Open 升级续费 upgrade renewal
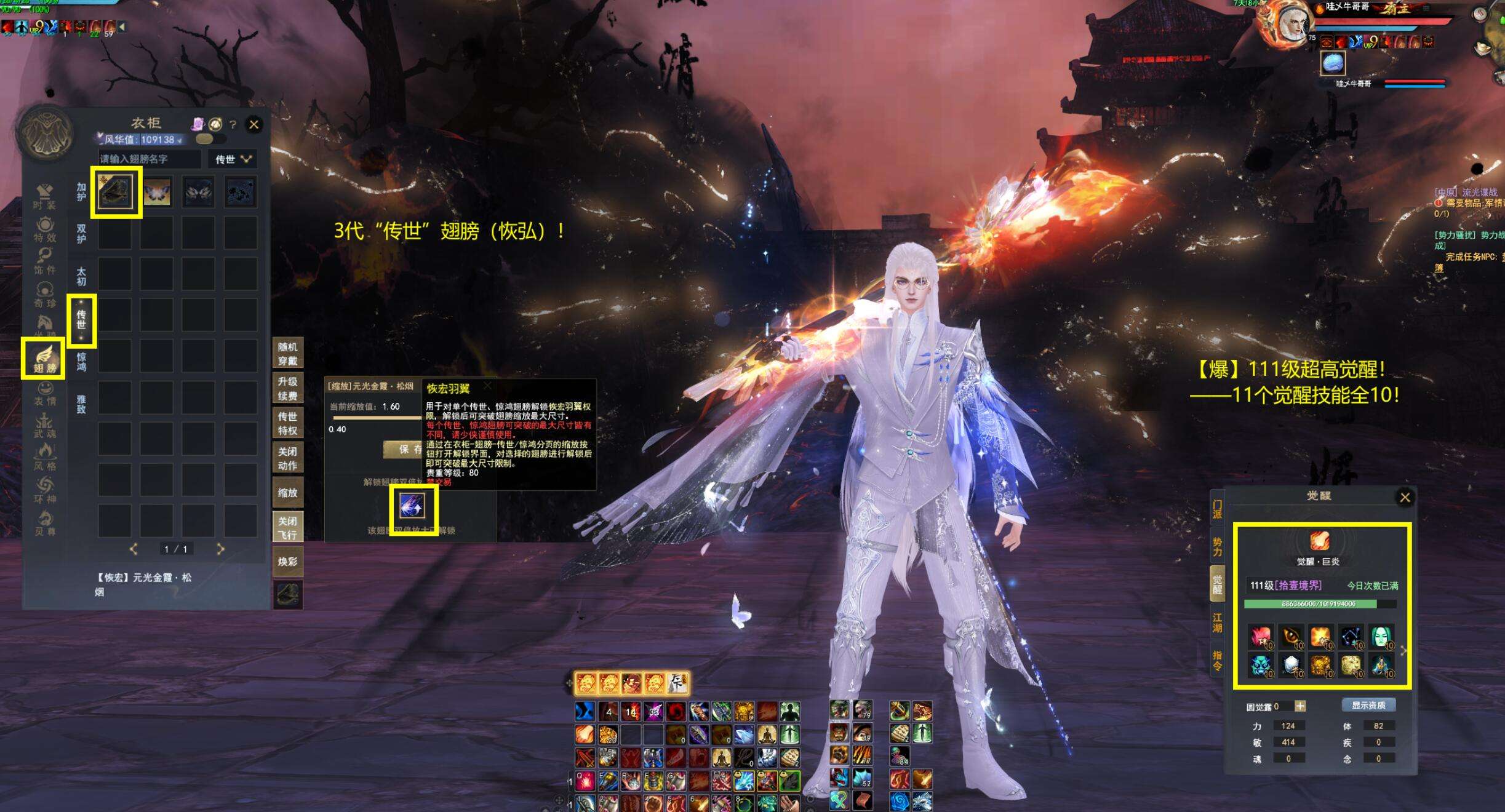The width and height of the screenshot is (1505, 812). (x=287, y=388)
